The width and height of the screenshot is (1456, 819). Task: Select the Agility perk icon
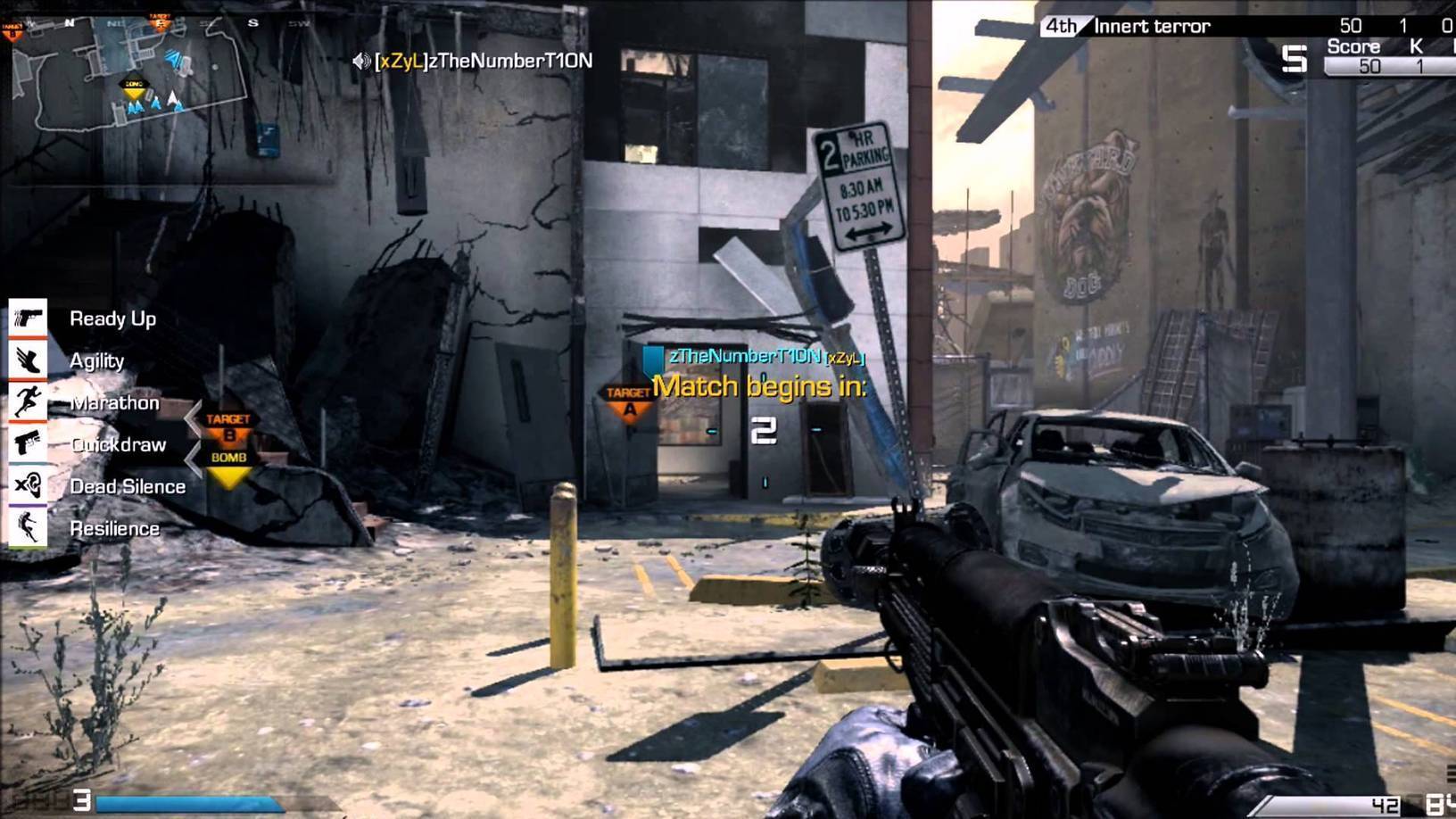click(x=28, y=360)
